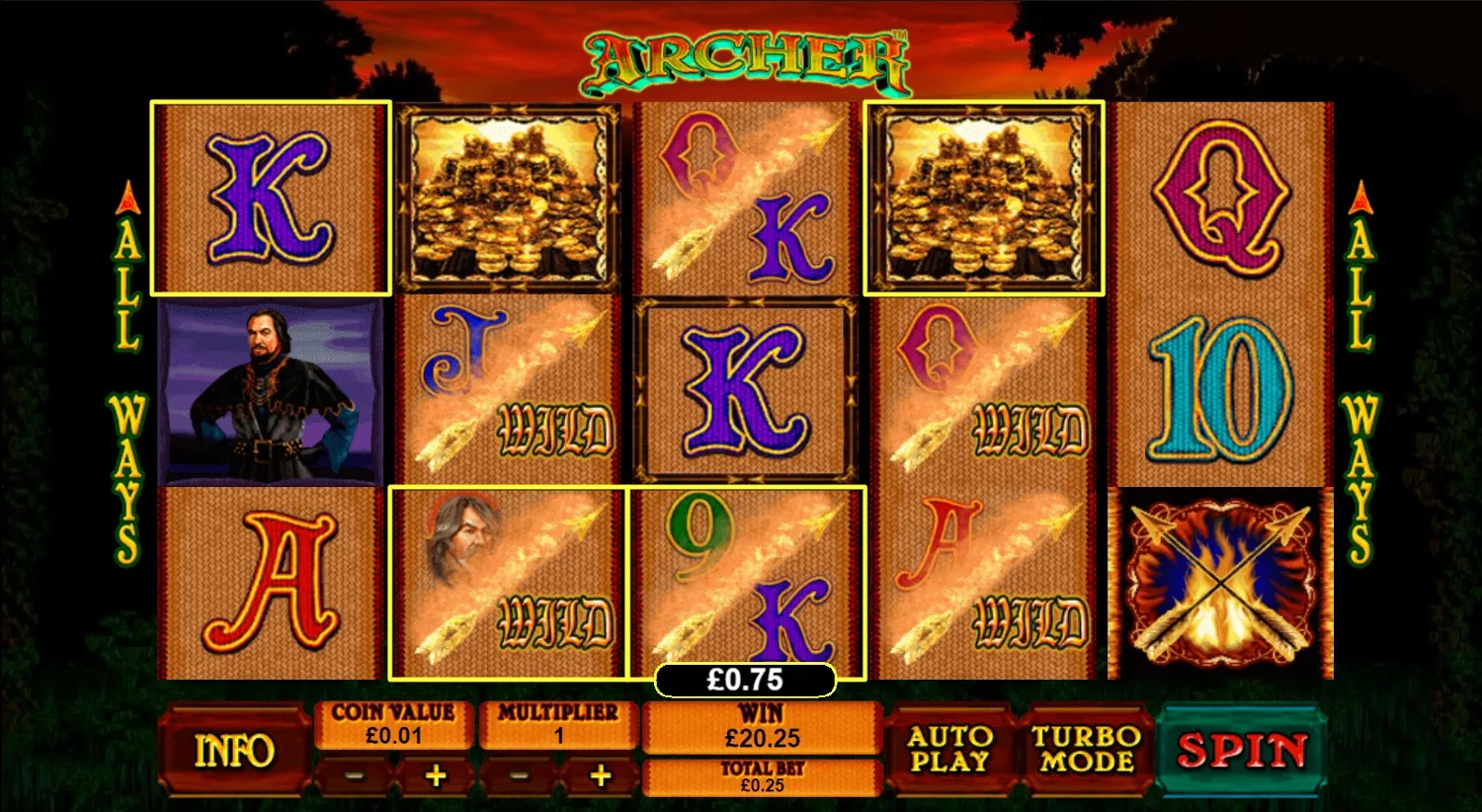
Task: Open the INFO panel
Action: [x=235, y=748]
